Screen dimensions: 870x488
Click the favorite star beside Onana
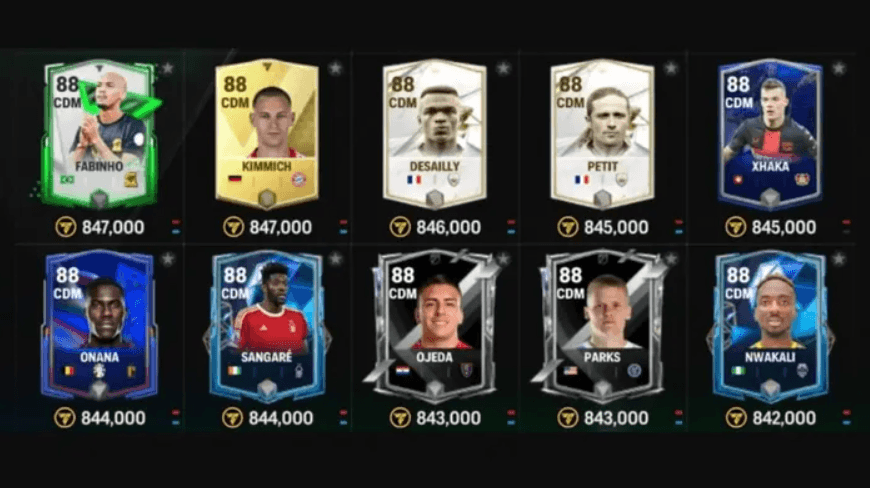point(168,259)
